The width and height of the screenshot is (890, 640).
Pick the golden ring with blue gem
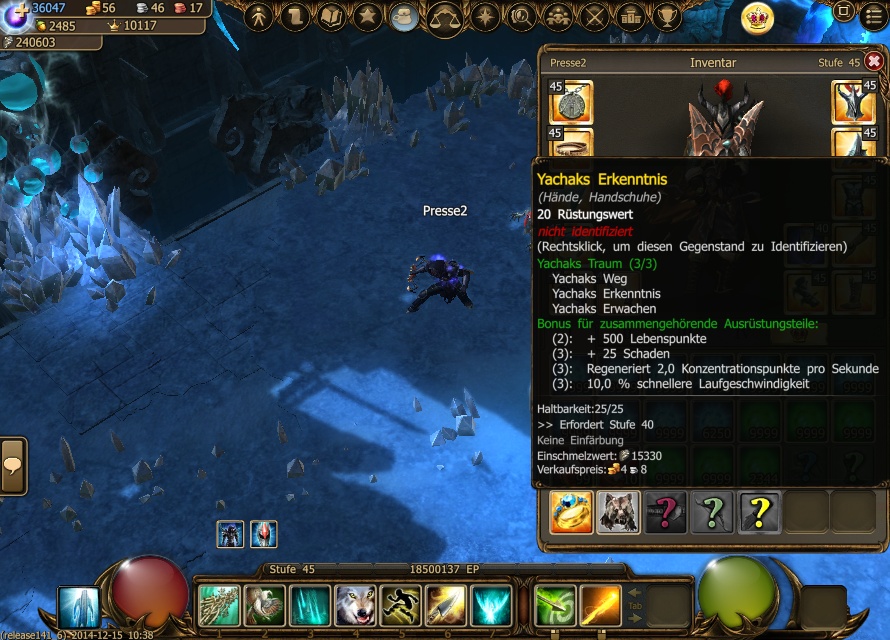coord(571,512)
